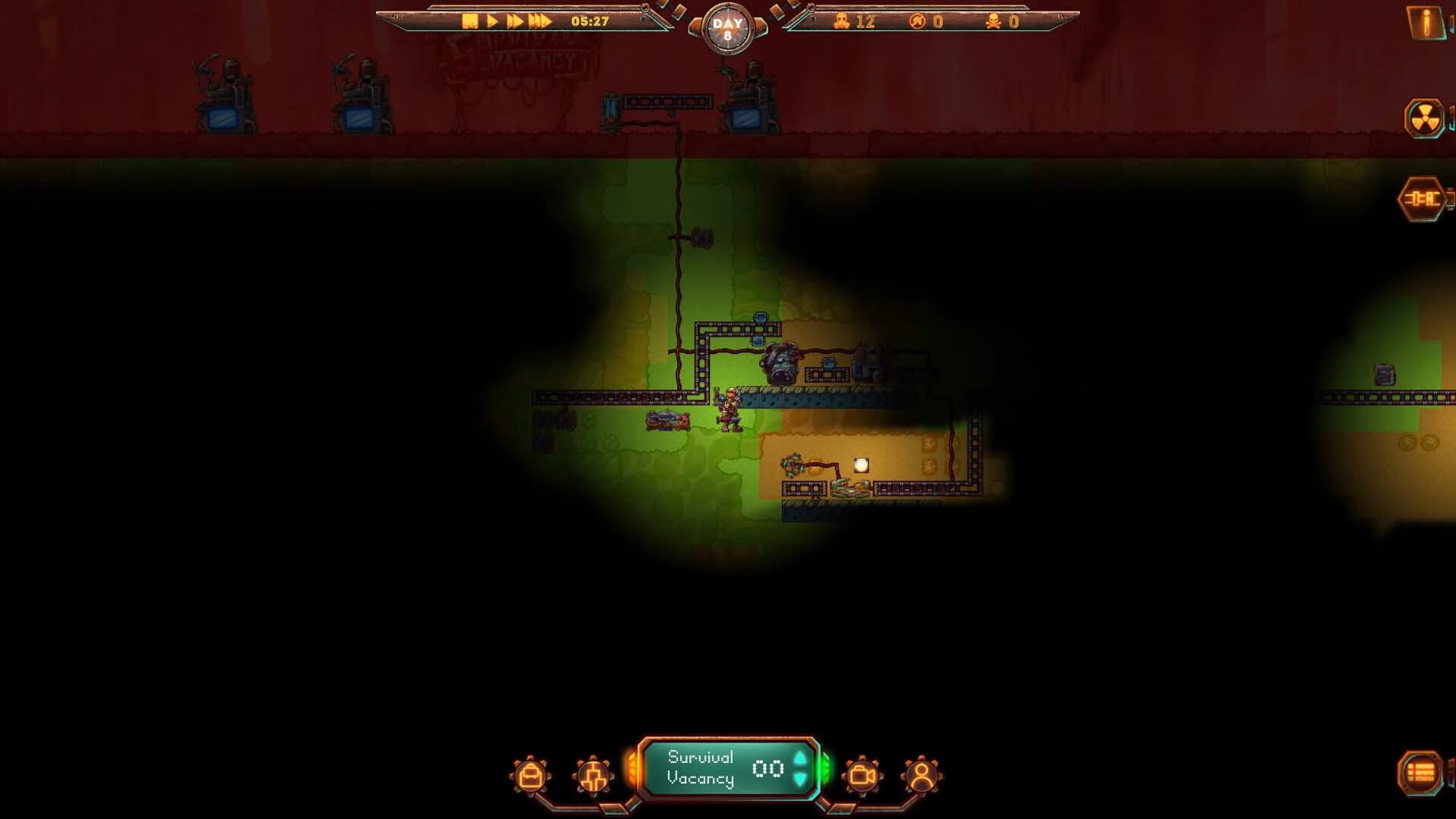Select the fast-forward speed icon
This screenshot has height=819, width=1456.
[x=516, y=21]
